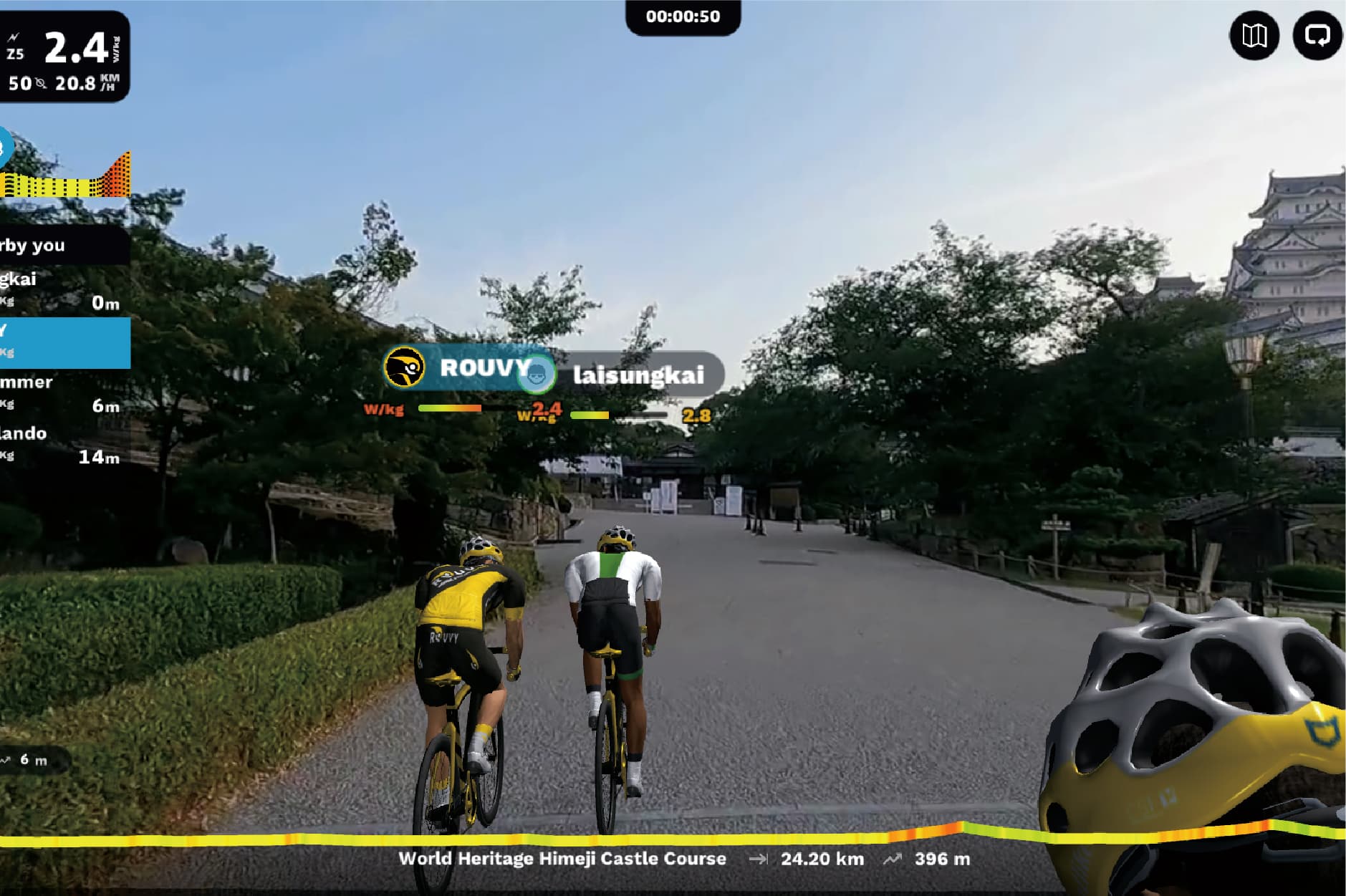Screen dimensions: 1346x896
Task: Select the ROUVY rider name tag
Action: point(458,367)
